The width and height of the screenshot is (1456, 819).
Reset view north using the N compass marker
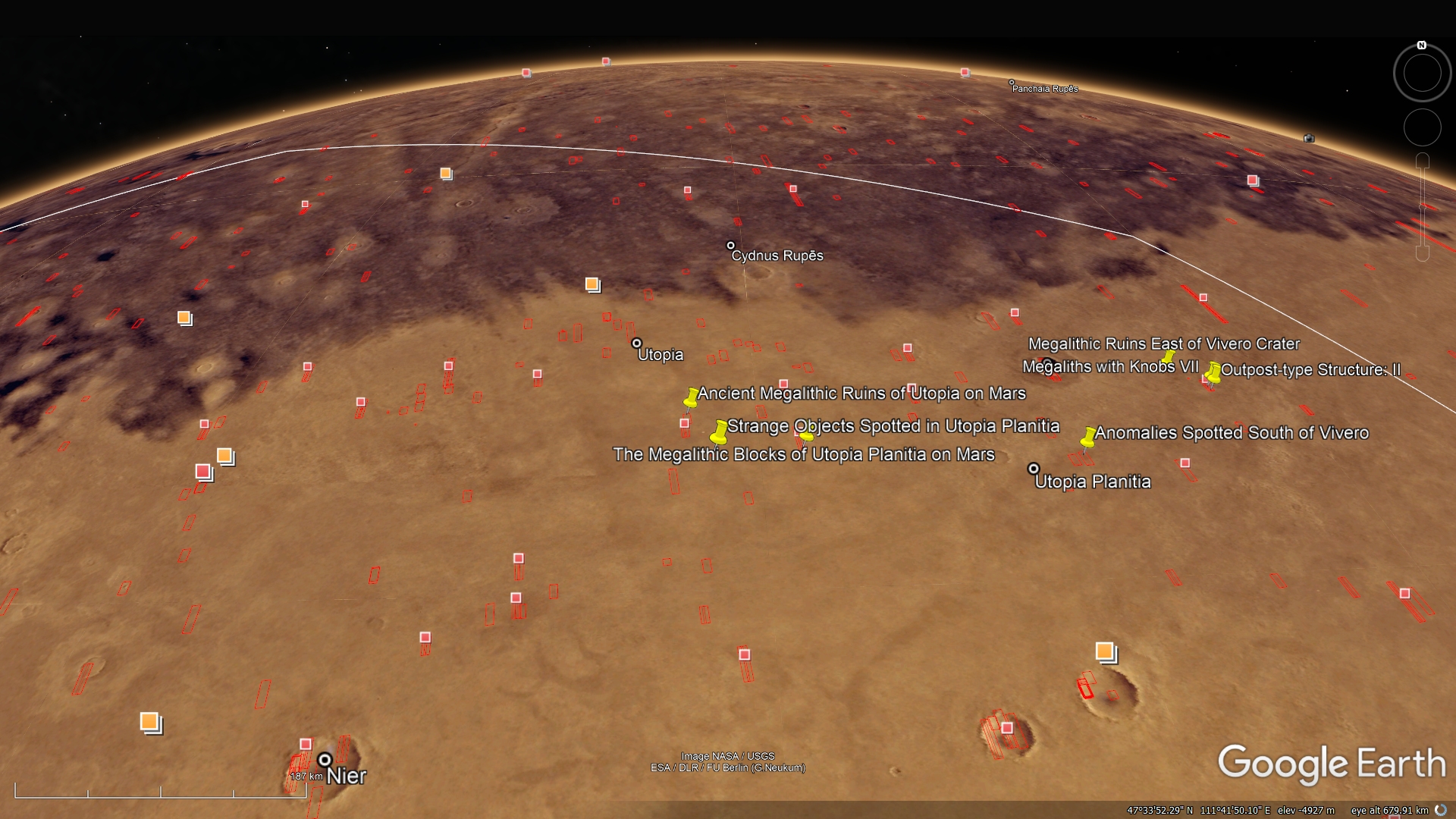pos(1422,45)
